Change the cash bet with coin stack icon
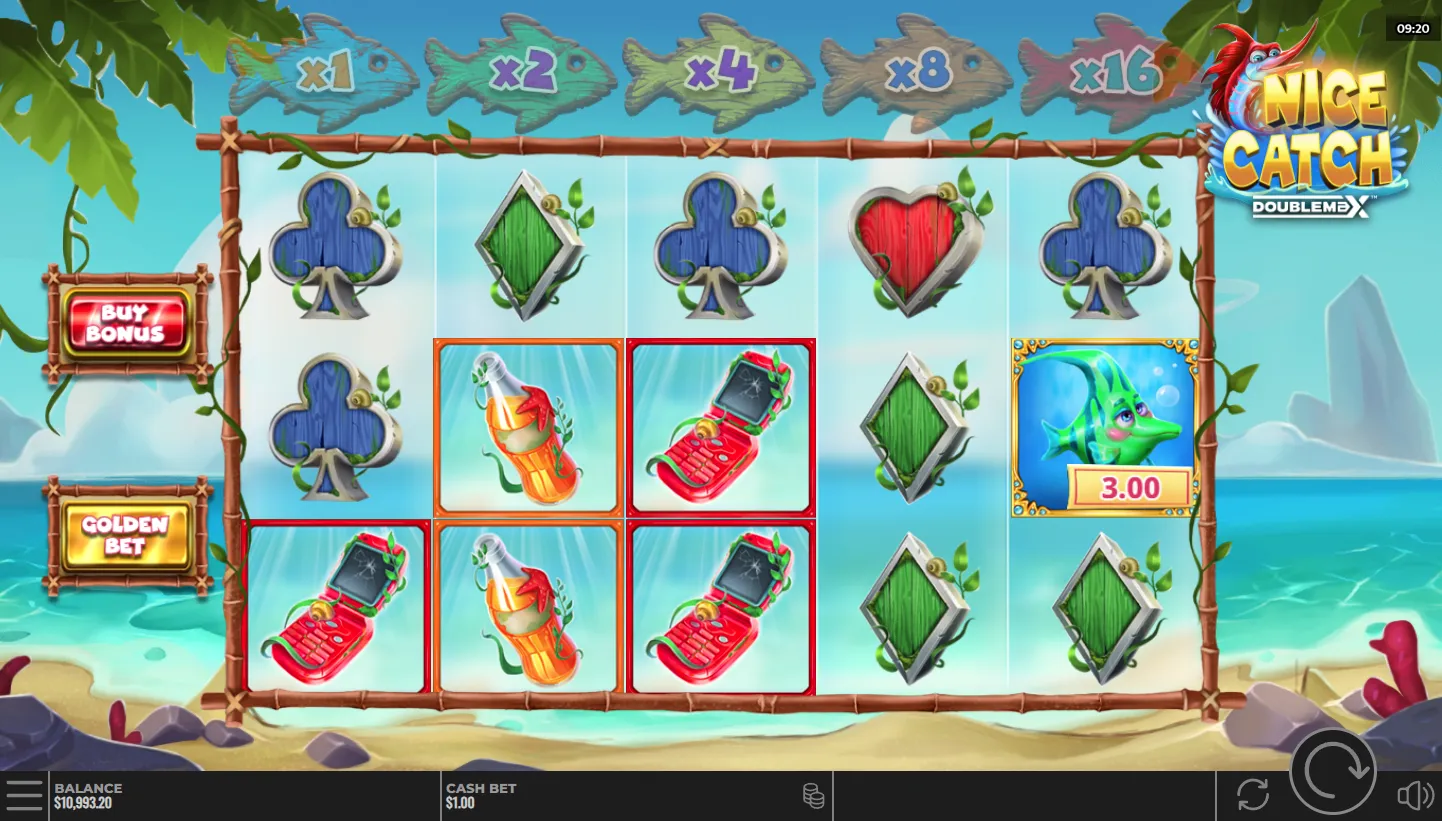This screenshot has height=821, width=1442. point(814,796)
